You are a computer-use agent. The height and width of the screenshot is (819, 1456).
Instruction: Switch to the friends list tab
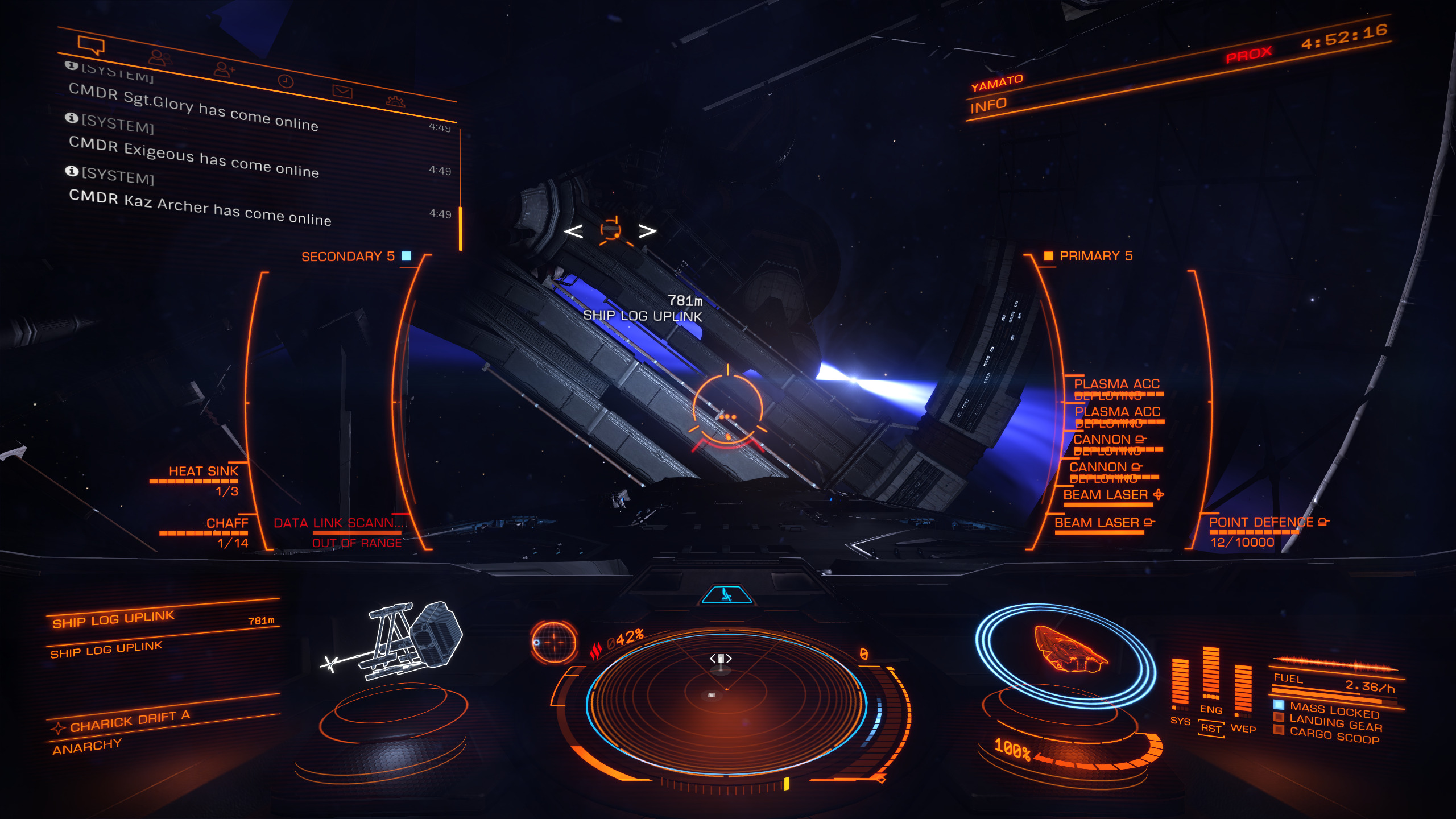pos(159,57)
